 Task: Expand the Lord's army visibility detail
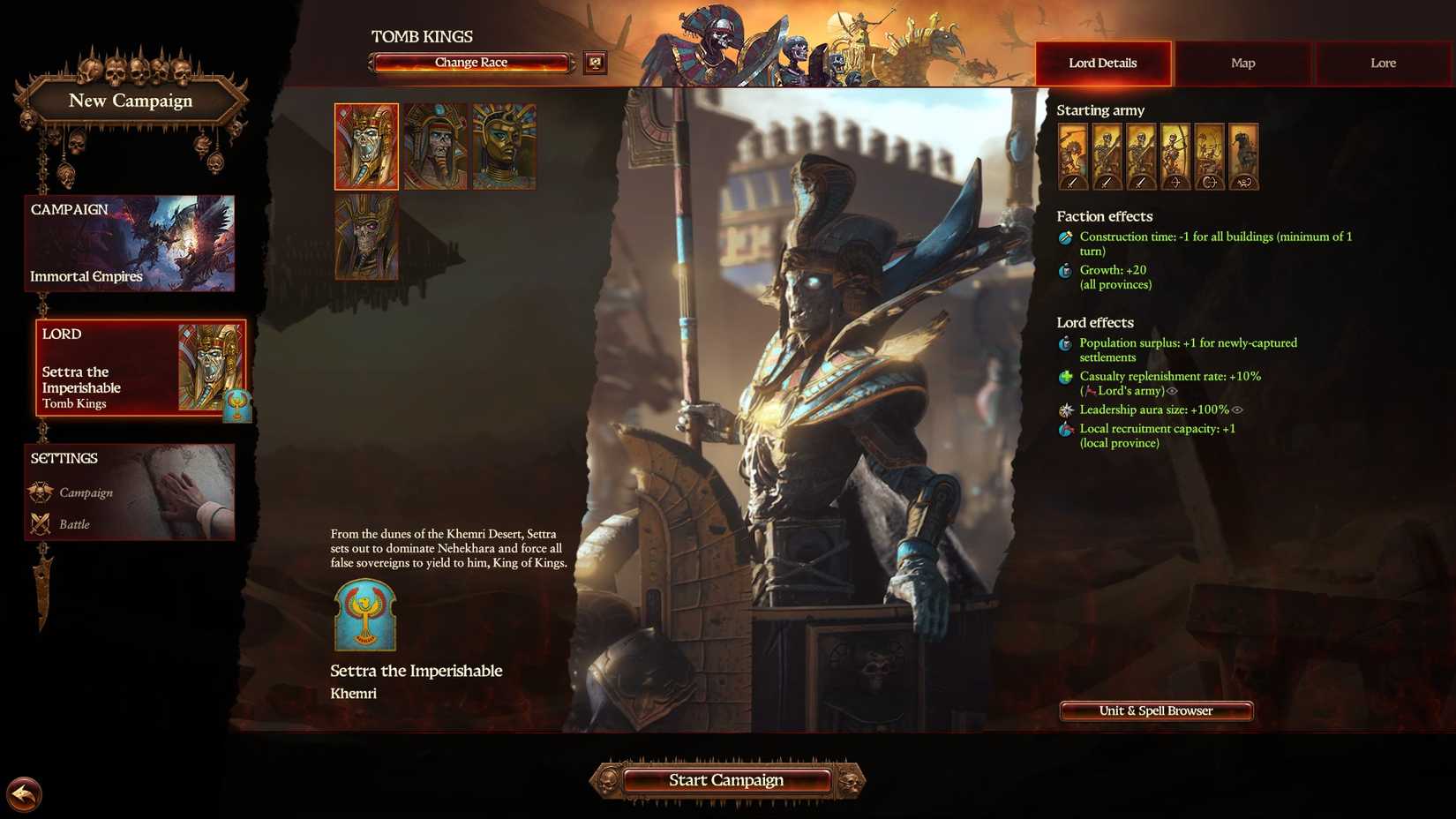pos(1173,391)
